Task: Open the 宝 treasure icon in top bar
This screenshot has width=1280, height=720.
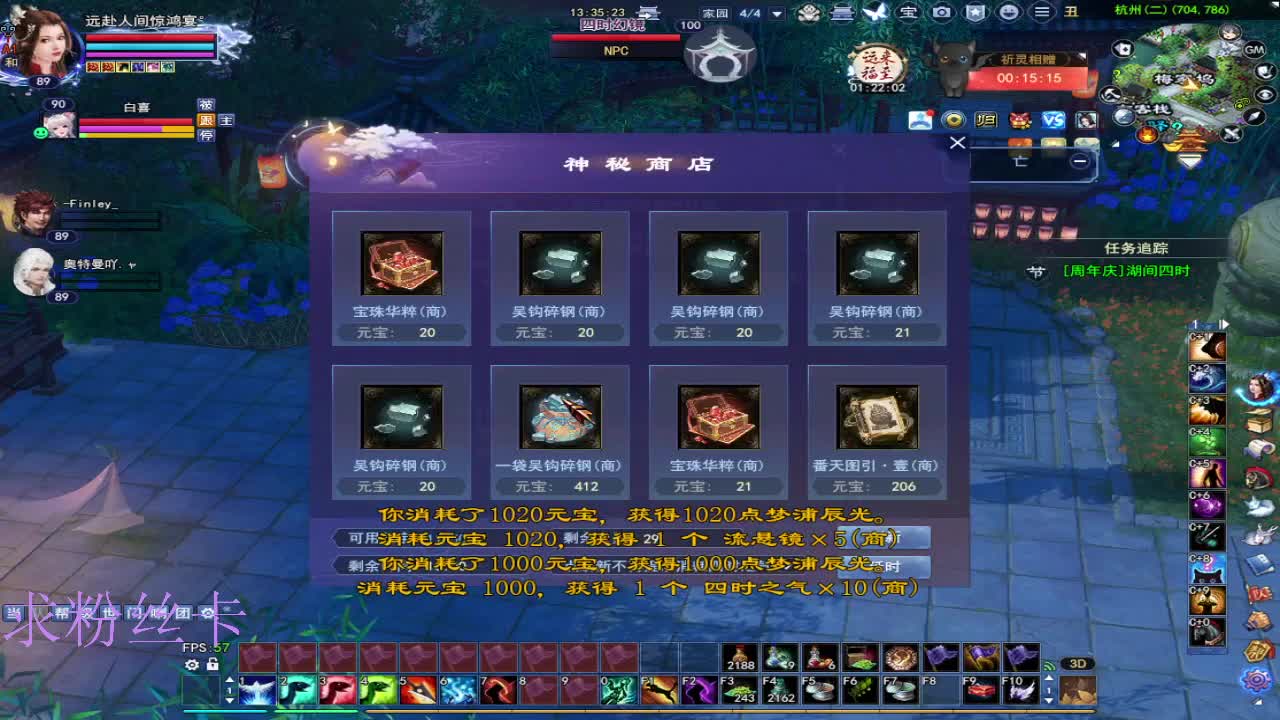Action: (x=907, y=12)
